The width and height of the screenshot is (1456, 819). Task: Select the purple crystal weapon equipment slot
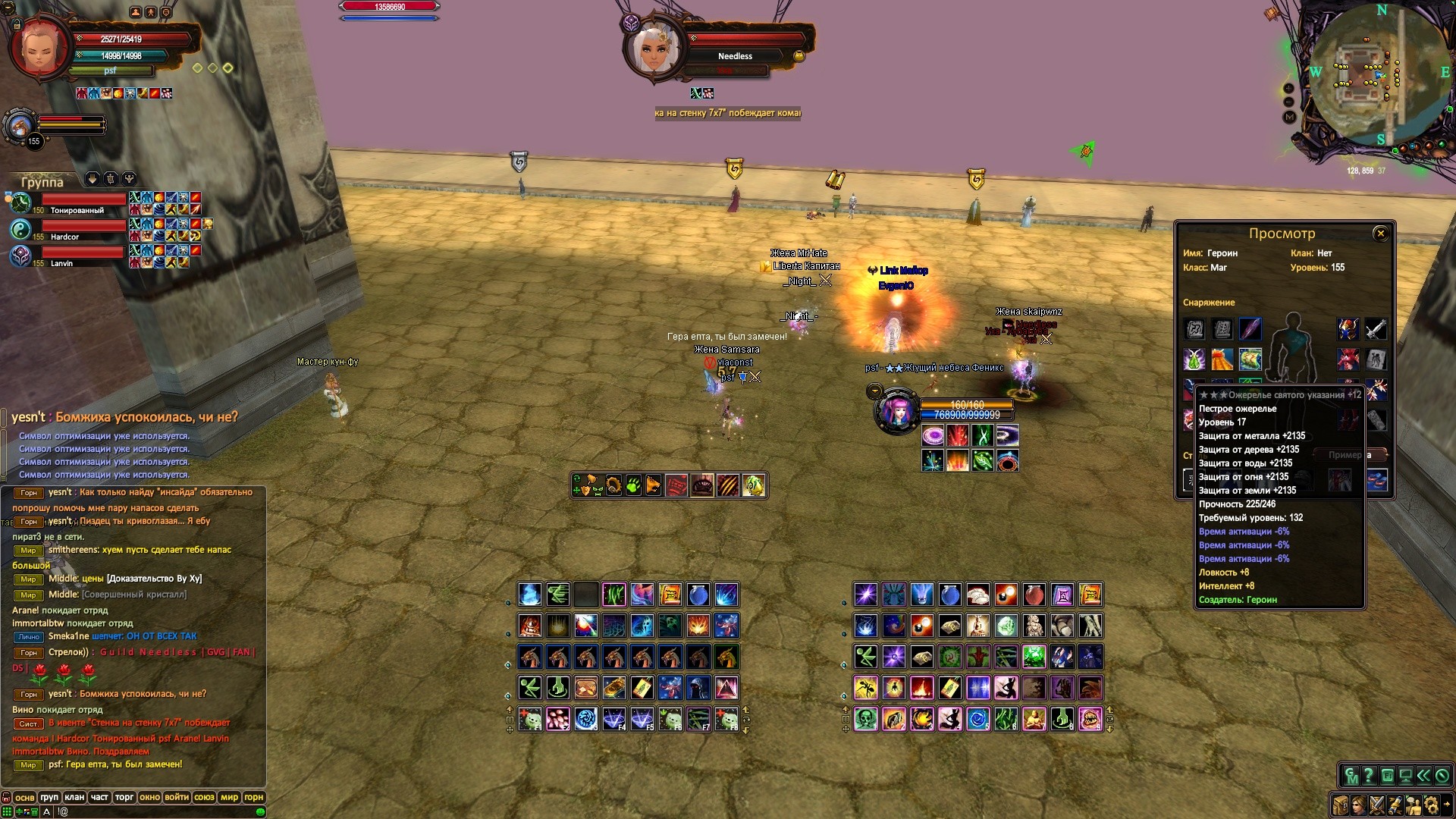tap(1250, 329)
